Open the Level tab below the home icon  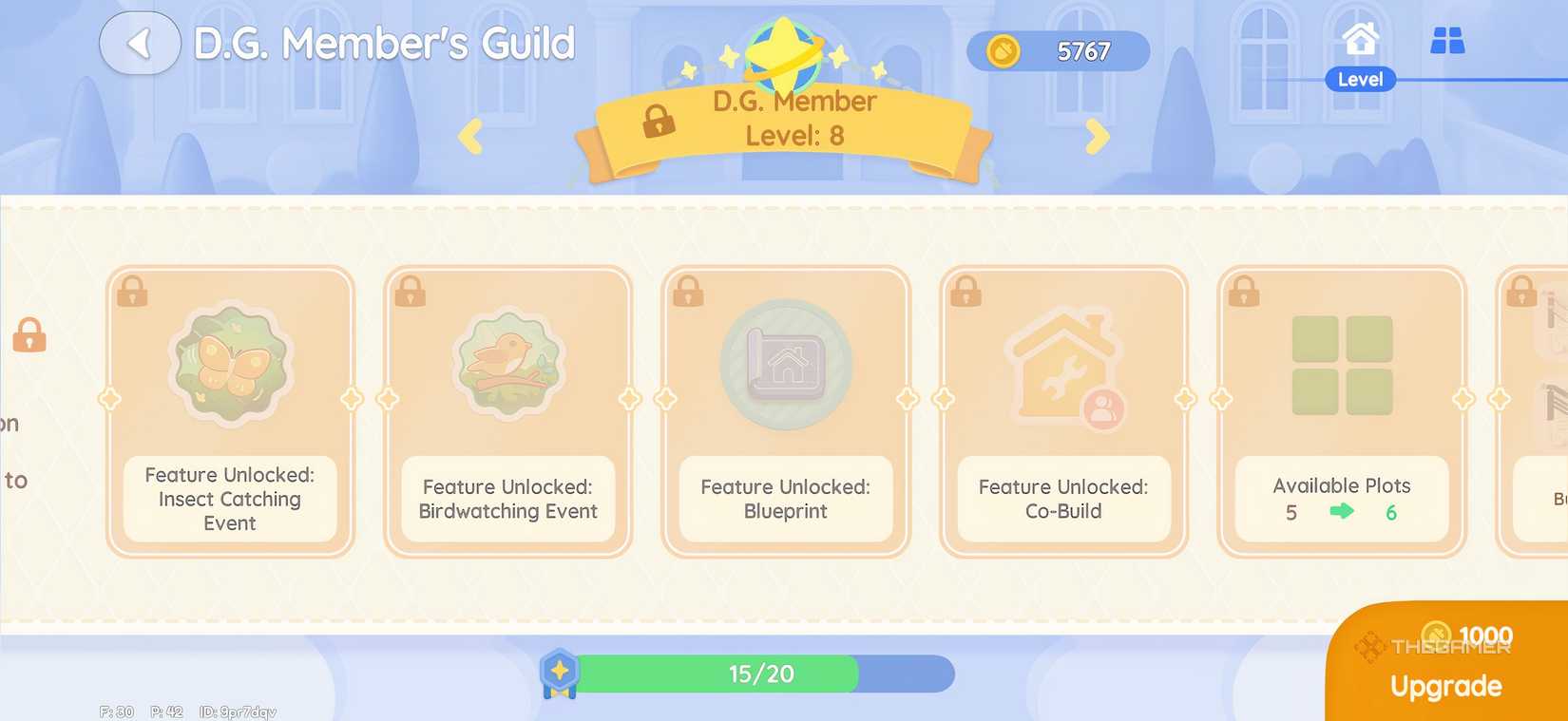(1360, 80)
